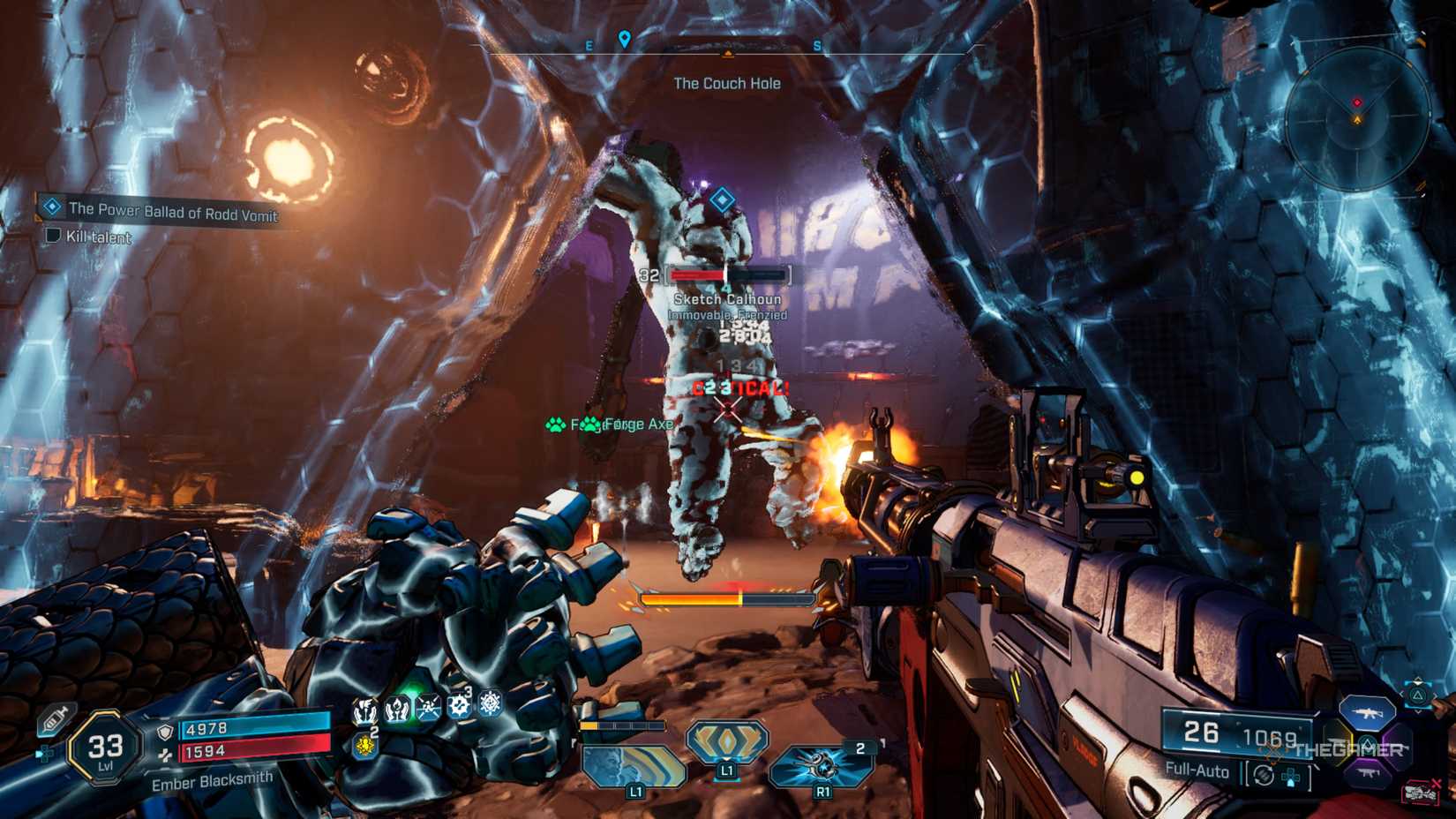Inspect the flame-in-hands buff icon
This screenshot has width=1456, height=819.
(397, 709)
